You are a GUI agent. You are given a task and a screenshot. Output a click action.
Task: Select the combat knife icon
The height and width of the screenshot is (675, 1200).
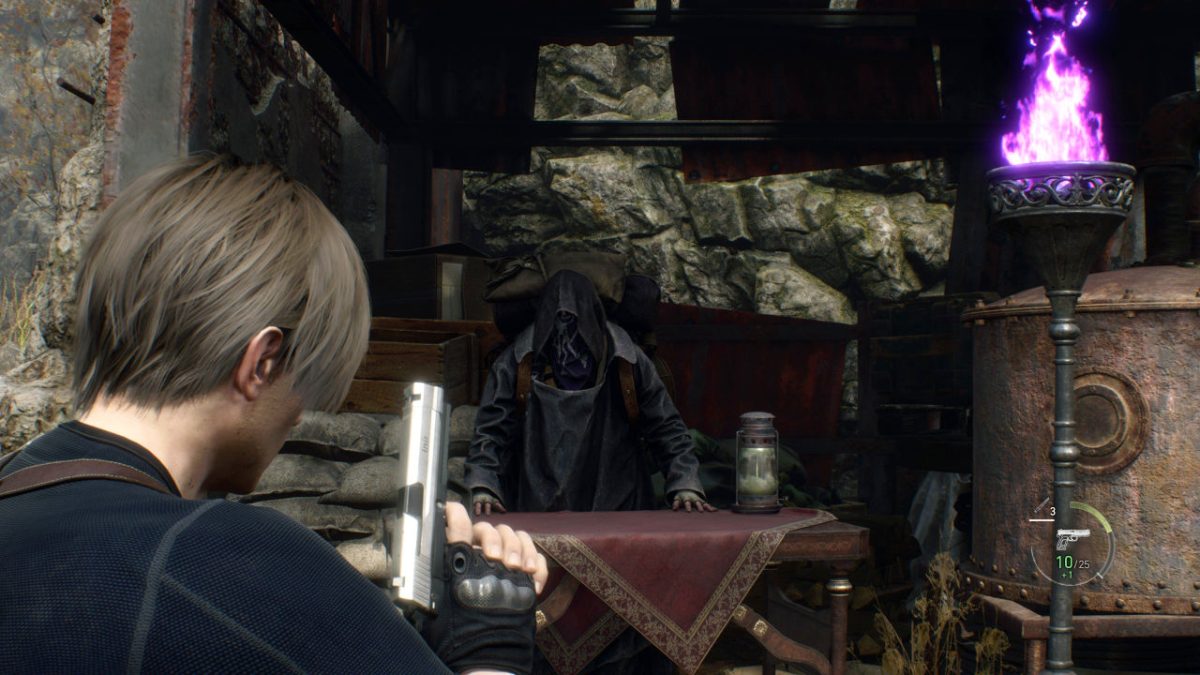[1042, 507]
